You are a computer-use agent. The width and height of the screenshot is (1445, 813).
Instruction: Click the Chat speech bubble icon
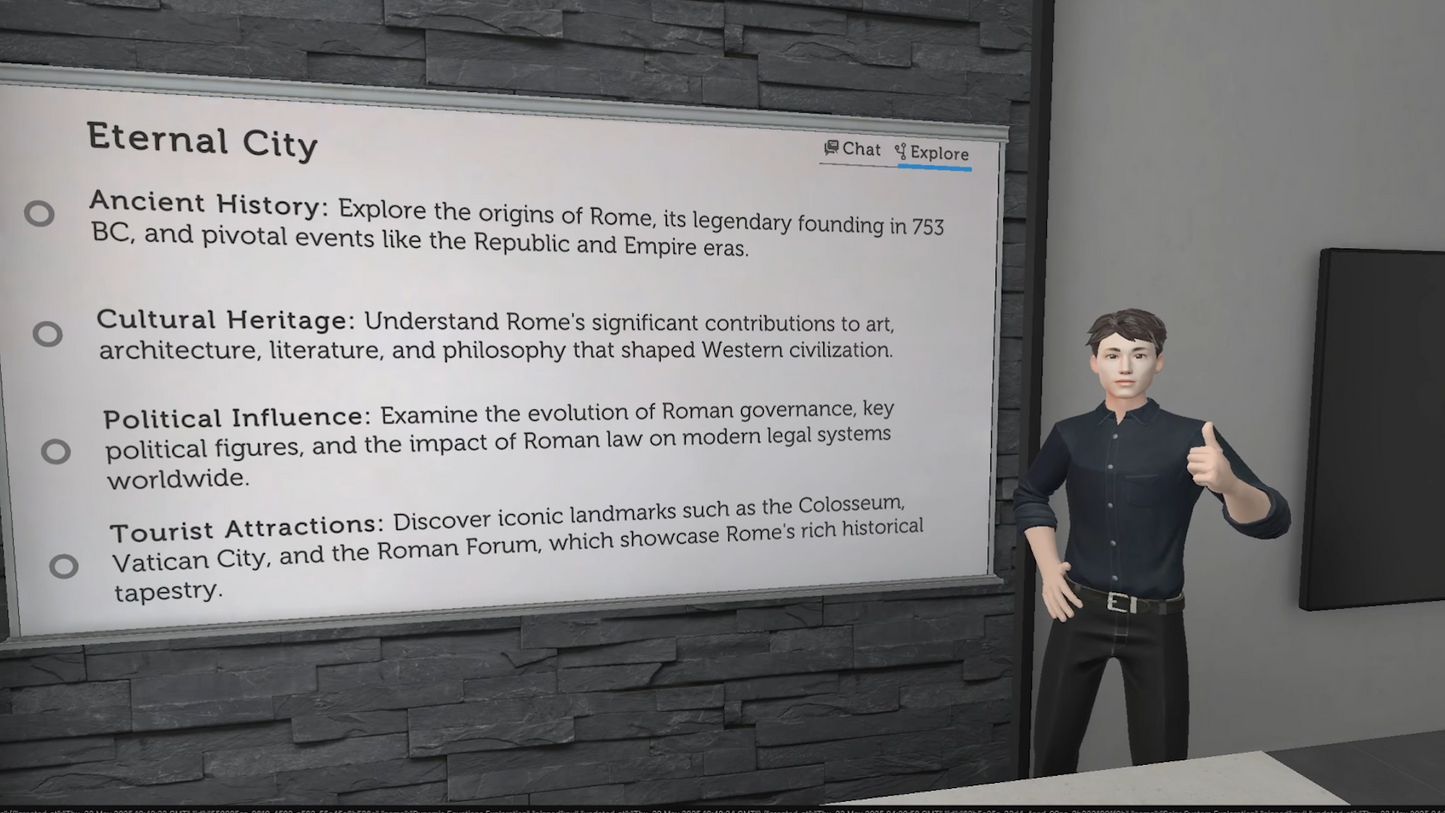pyautogui.click(x=831, y=148)
